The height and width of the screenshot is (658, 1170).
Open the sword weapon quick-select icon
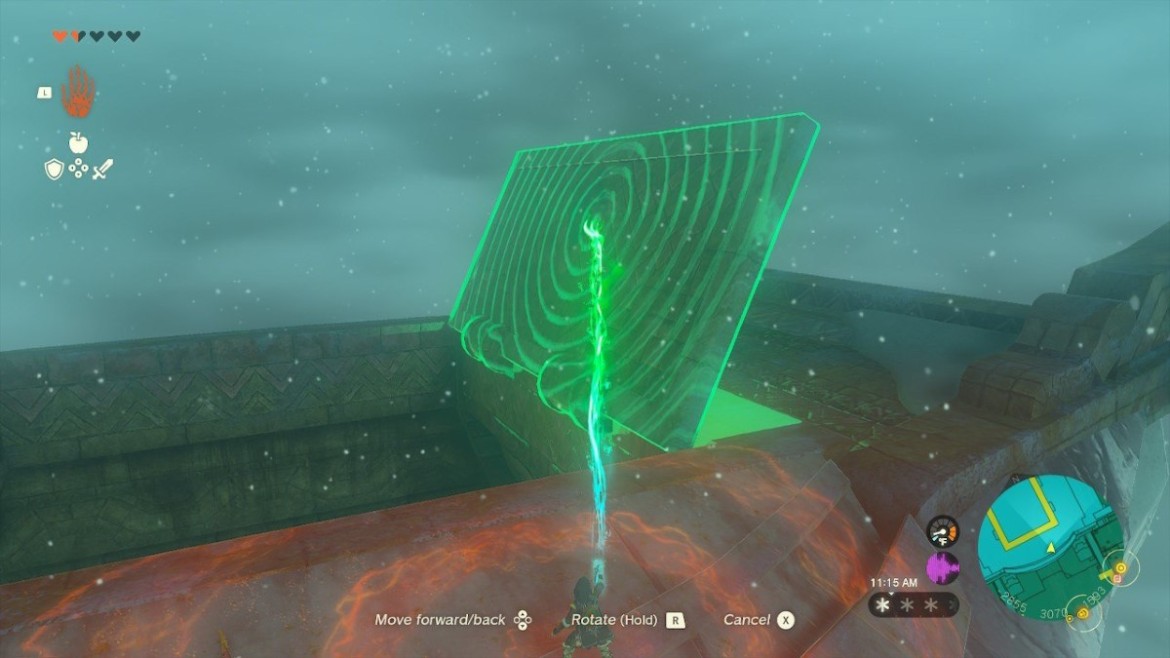point(102,170)
